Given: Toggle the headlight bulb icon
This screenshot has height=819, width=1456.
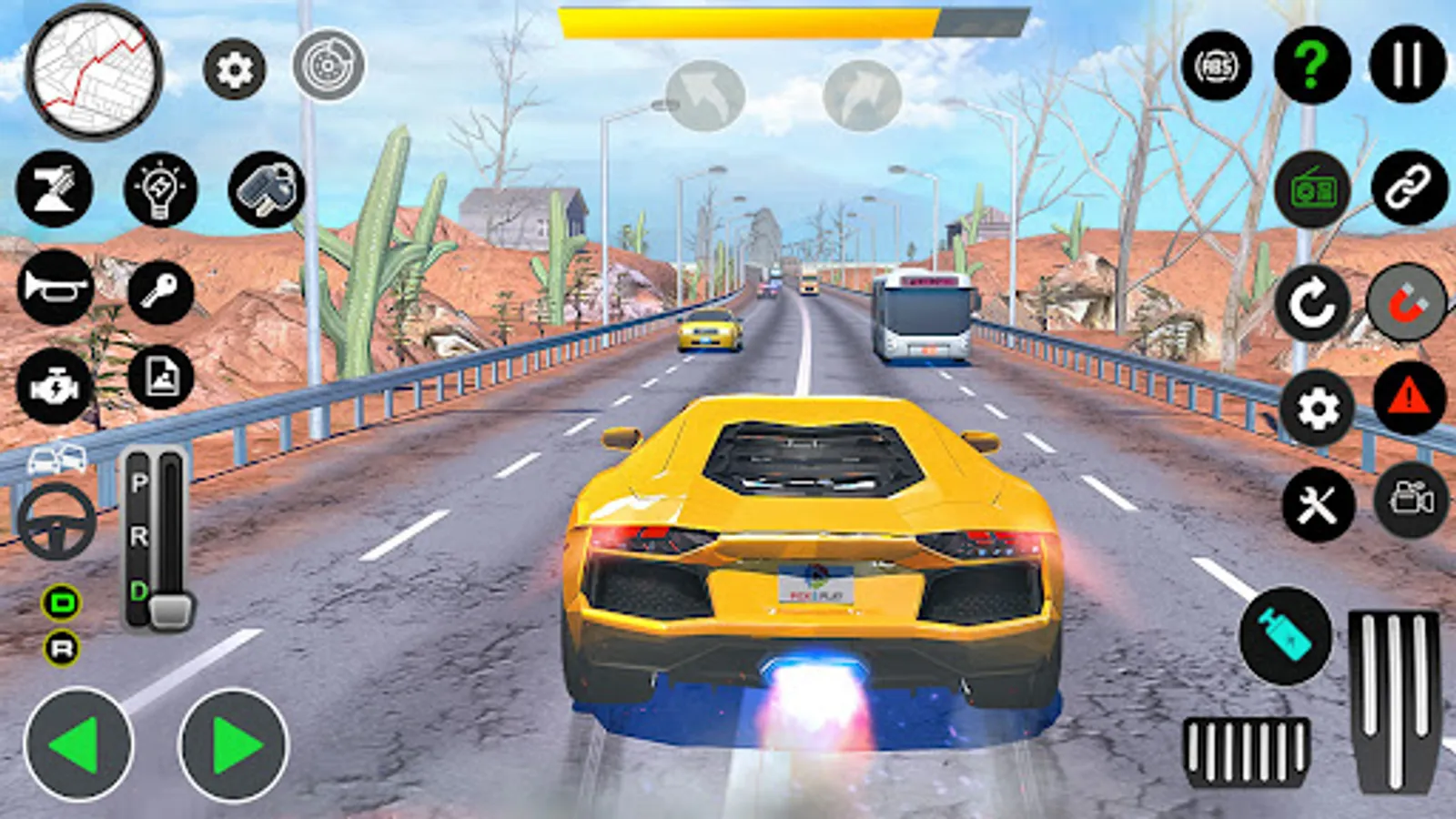Looking at the screenshot, I should pyautogui.click(x=160, y=189).
